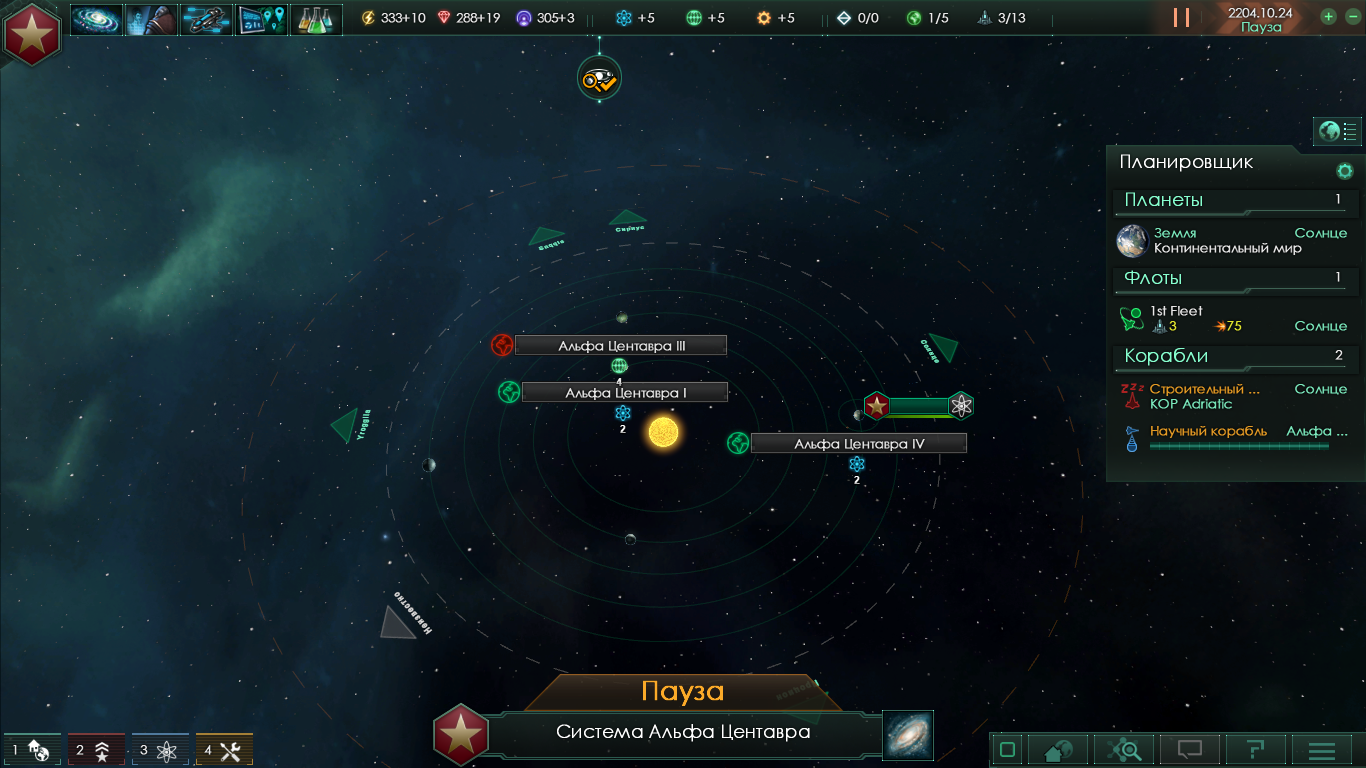Open the empire emblem government panel
1366x768 pixels.
(x=32, y=32)
